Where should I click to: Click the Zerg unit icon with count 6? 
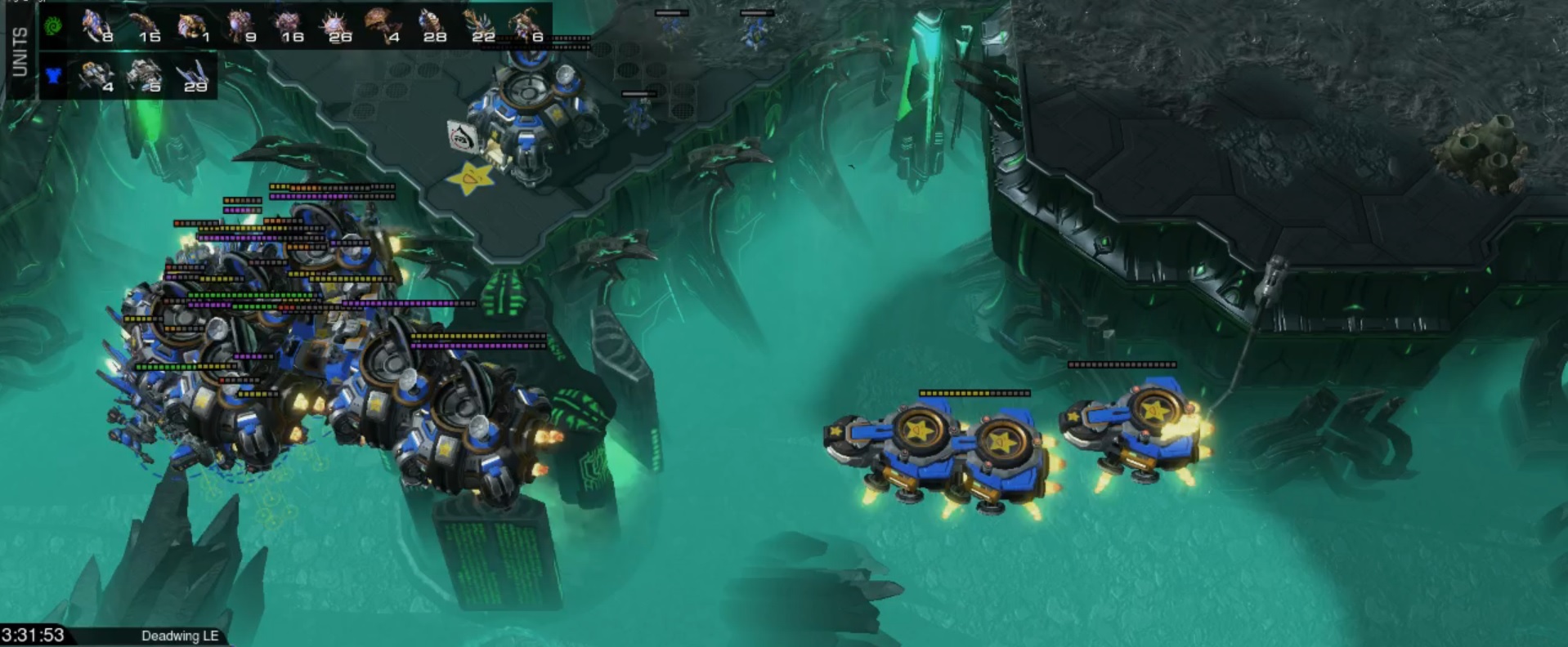pos(525,25)
